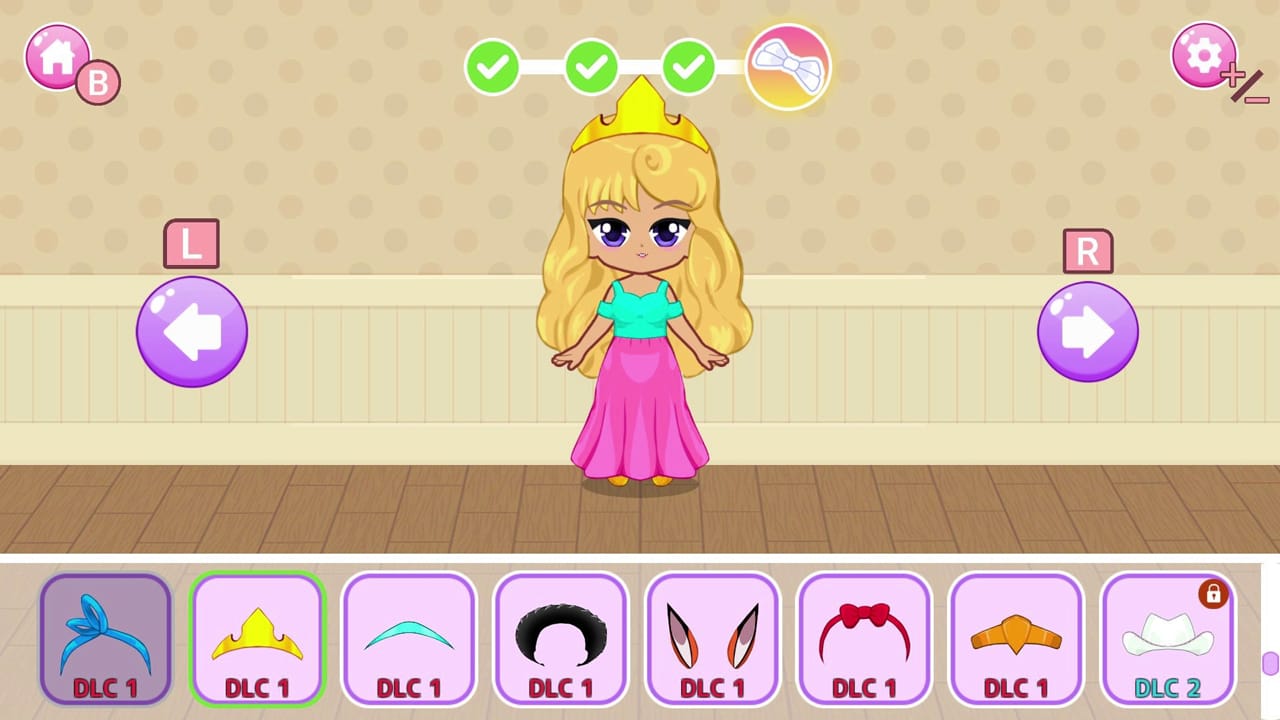This screenshot has width=1280, height=720.
Task: Open the settings gear menu
Action: point(1203,54)
